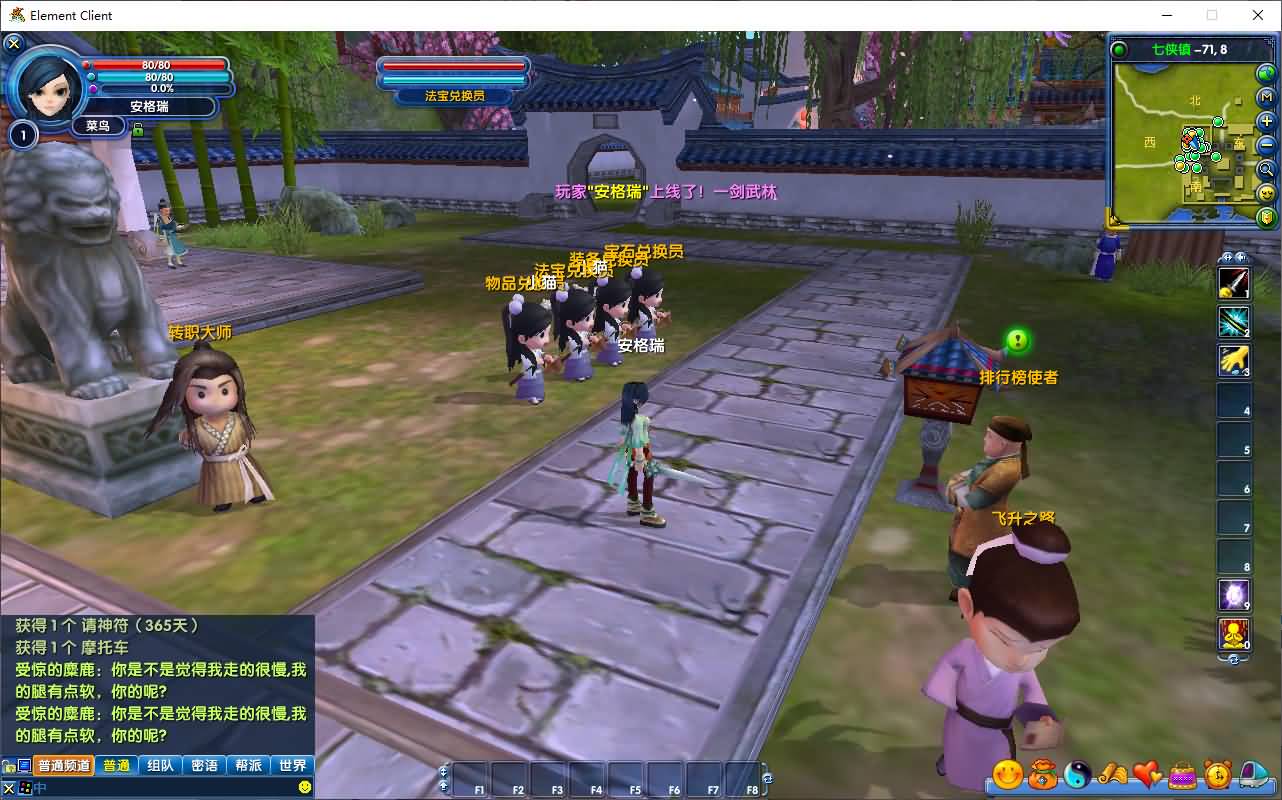Activate the meditation skill icon in slot 0
The image size is (1282, 800).
(1233, 633)
